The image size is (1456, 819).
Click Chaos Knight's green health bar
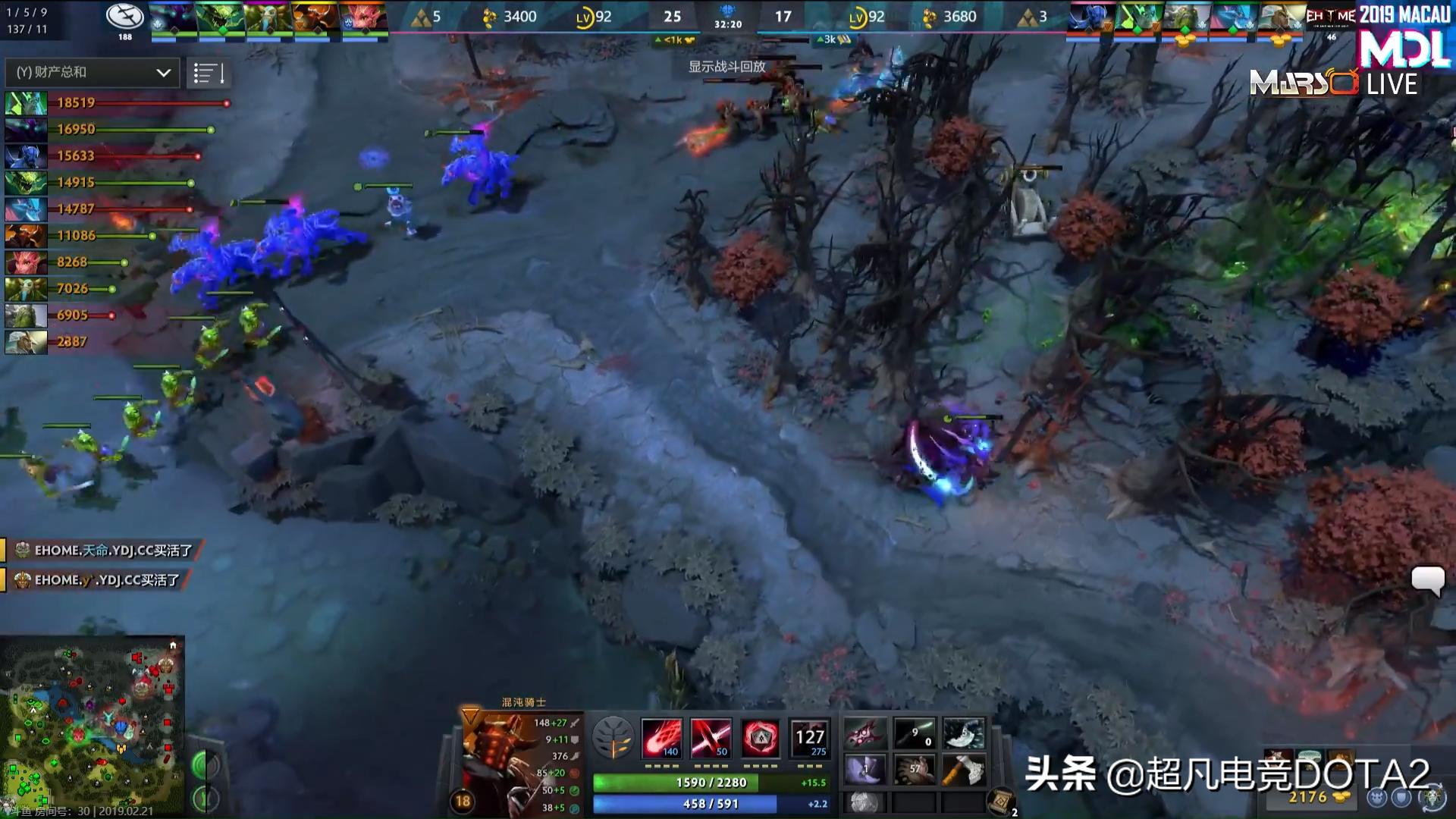(x=709, y=782)
